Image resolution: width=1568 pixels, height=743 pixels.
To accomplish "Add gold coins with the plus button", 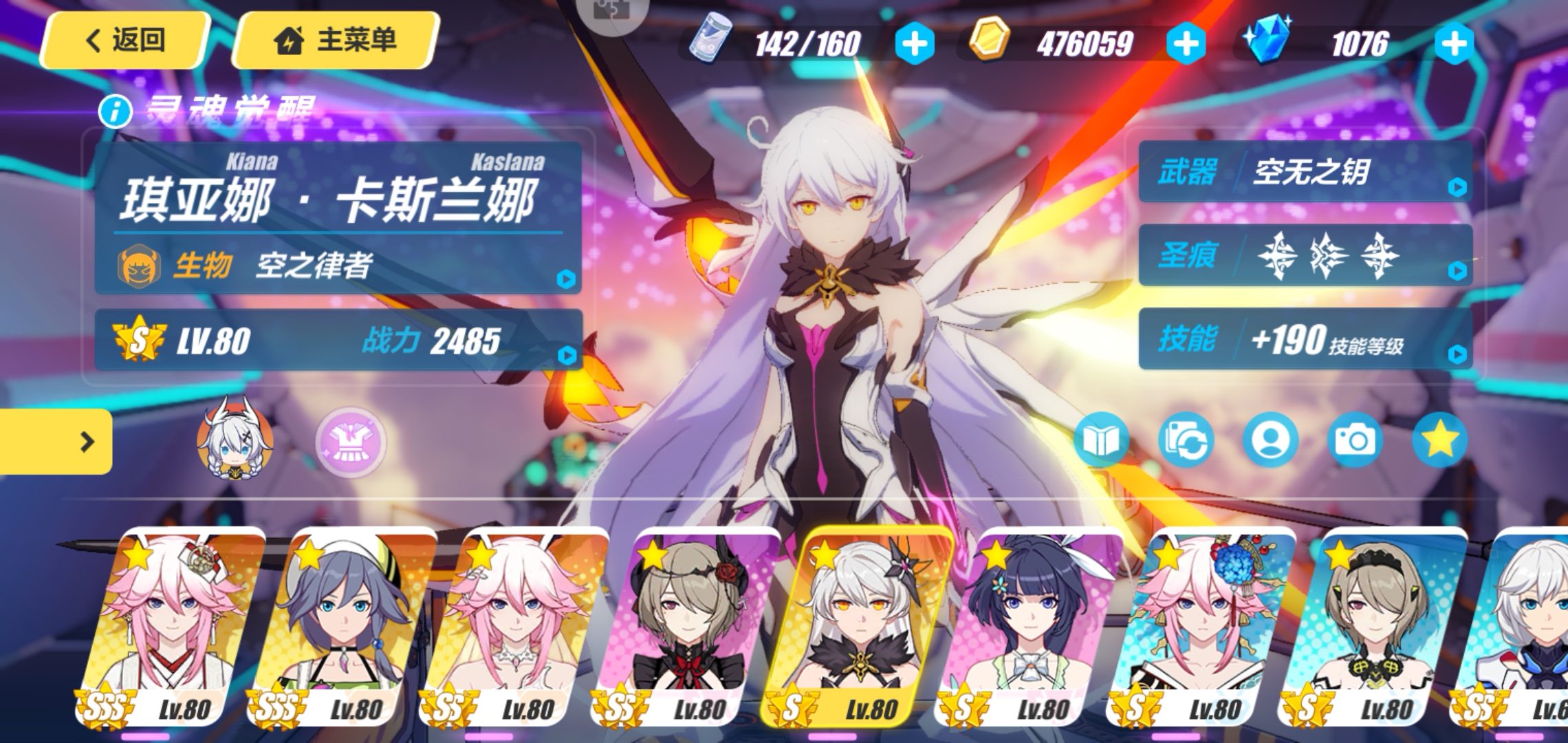I will click(1186, 44).
